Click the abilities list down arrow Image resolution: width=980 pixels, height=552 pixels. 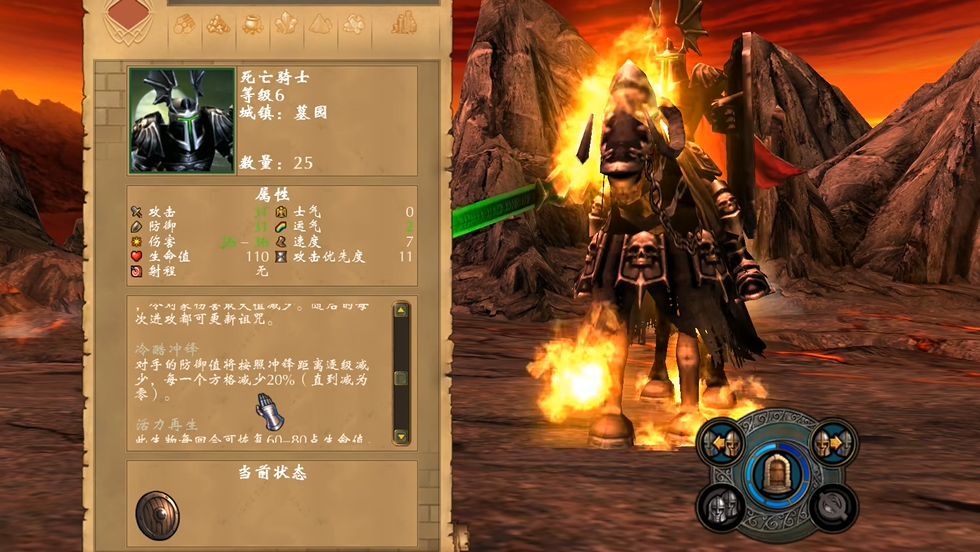(401, 436)
